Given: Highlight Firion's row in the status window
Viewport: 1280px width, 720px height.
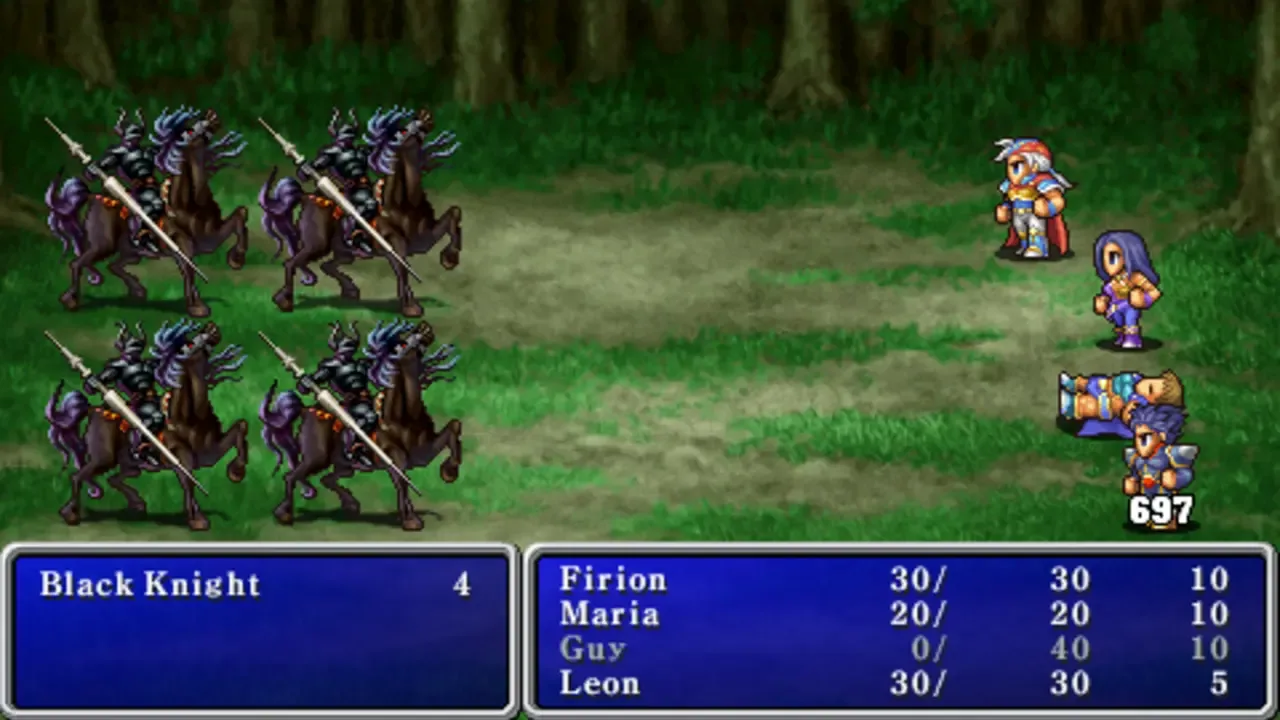Looking at the screenshot, I should pyautogui.click(x=612, y=580).
